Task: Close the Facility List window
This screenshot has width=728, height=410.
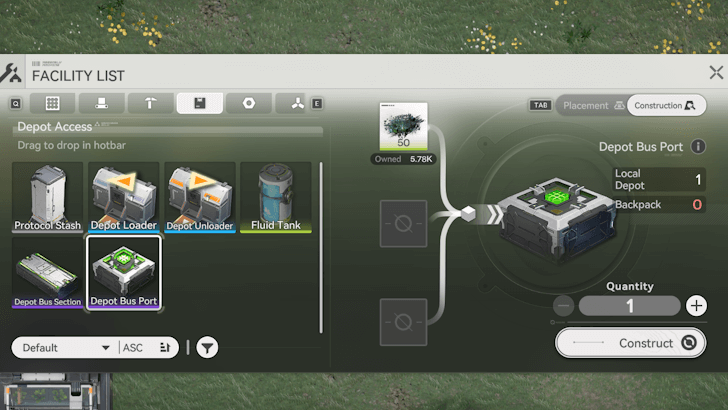Action: 716,73
